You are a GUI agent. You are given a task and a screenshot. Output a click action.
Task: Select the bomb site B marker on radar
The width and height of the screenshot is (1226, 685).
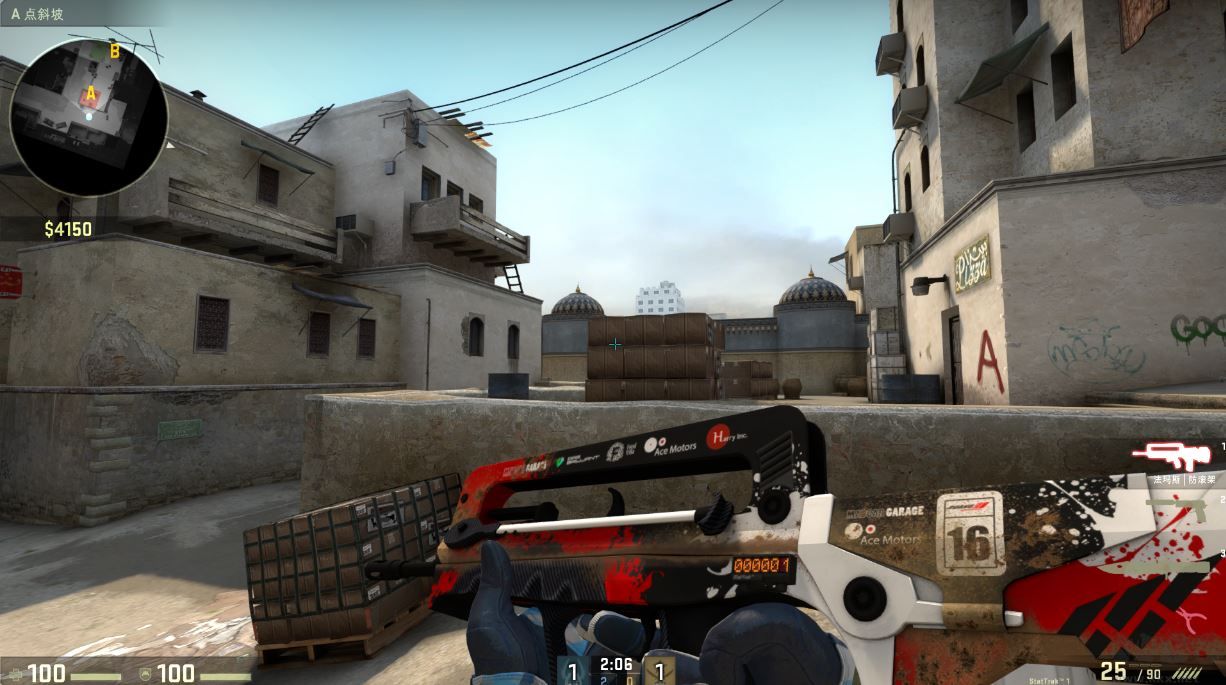(114, 51)
